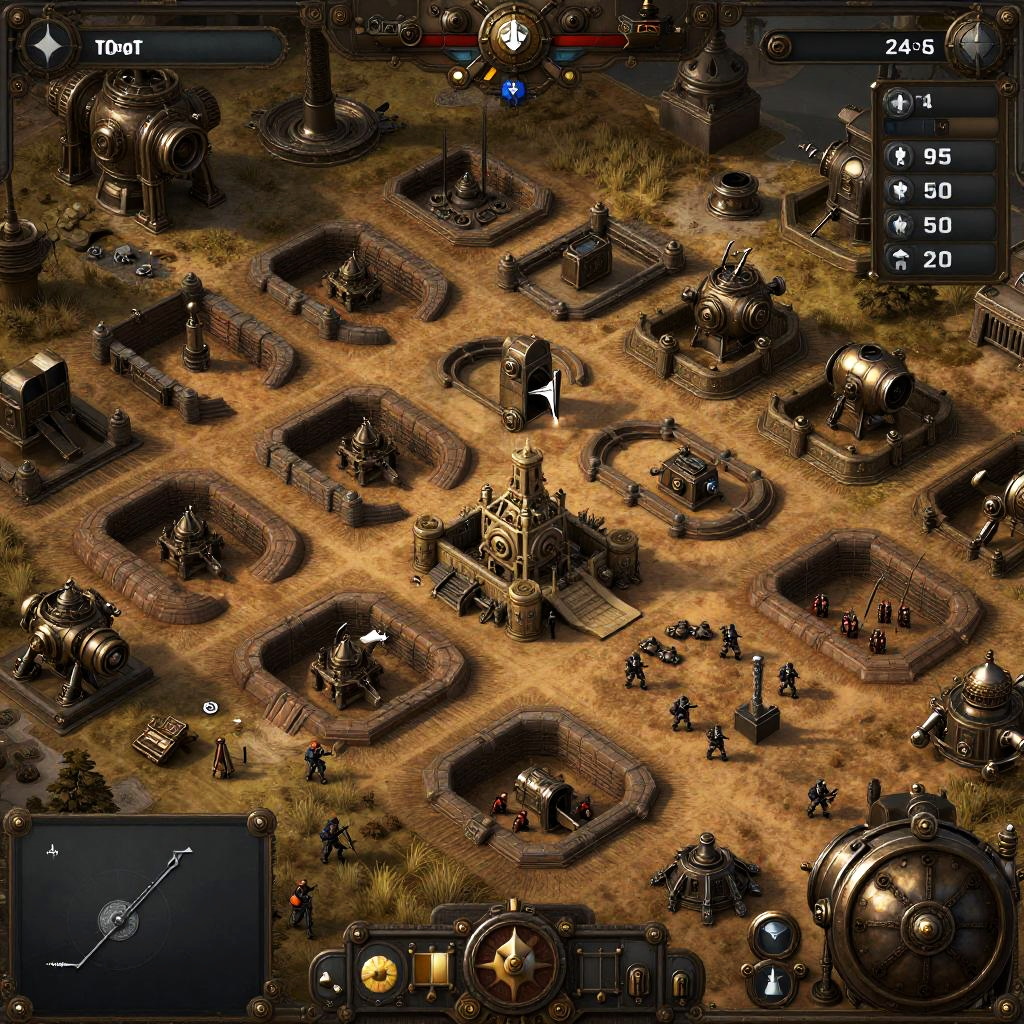The height and width of the screenshot is (1024, 1024).
Task: Click the upper round funnel icon button
Action: [773, 935]
